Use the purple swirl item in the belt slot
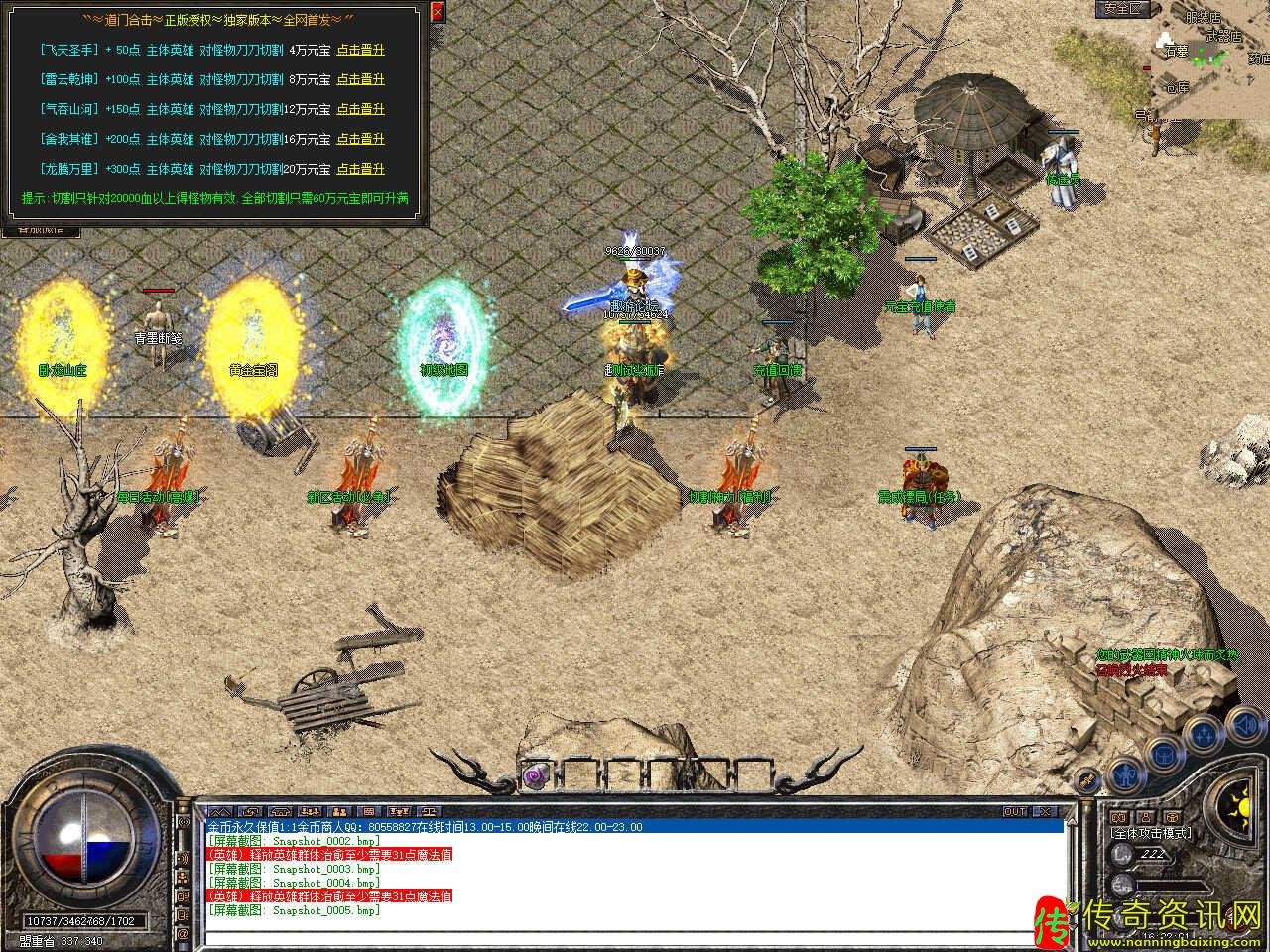 coord(538,773)
